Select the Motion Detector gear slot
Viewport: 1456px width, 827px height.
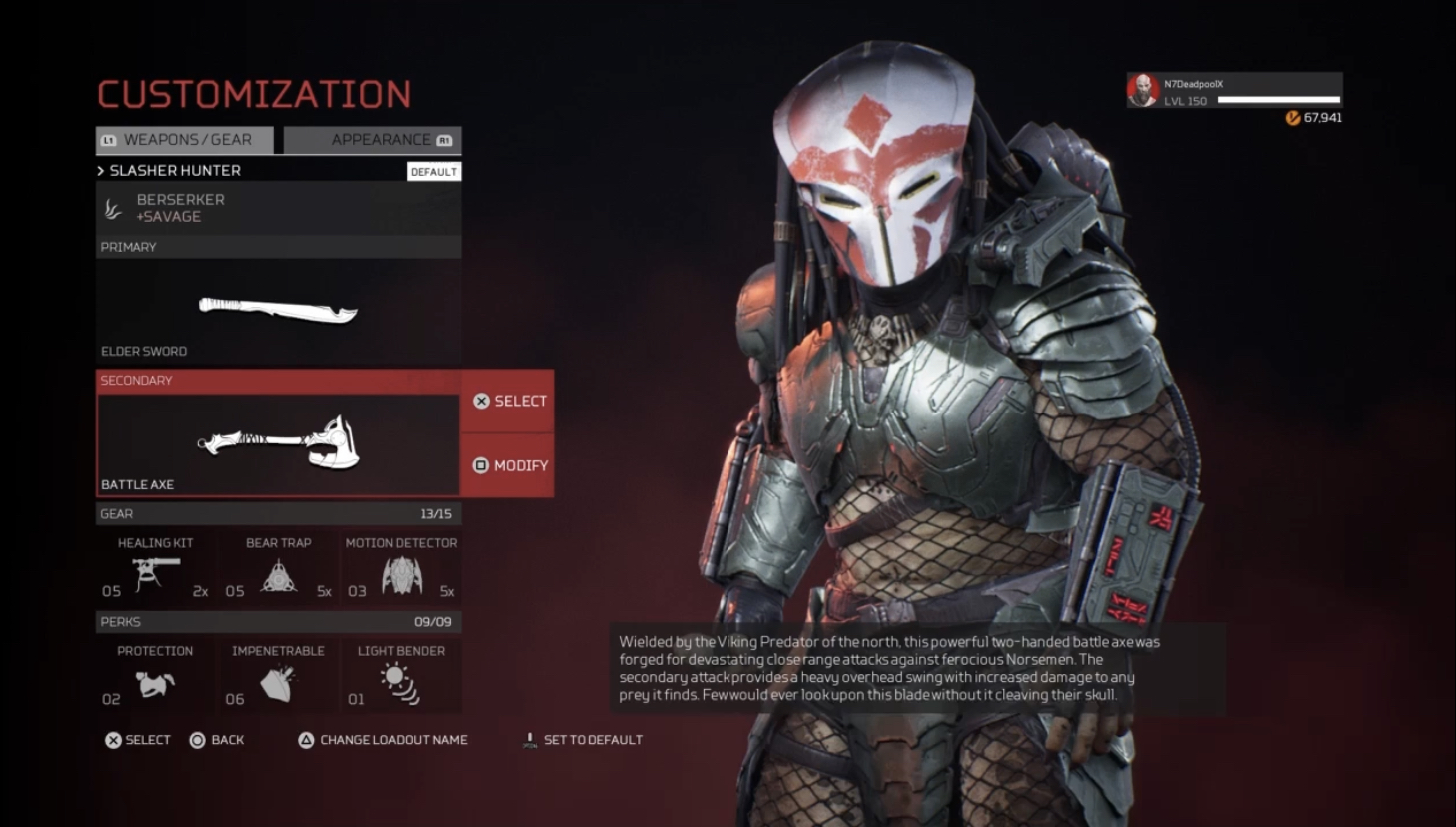point(401,570)
